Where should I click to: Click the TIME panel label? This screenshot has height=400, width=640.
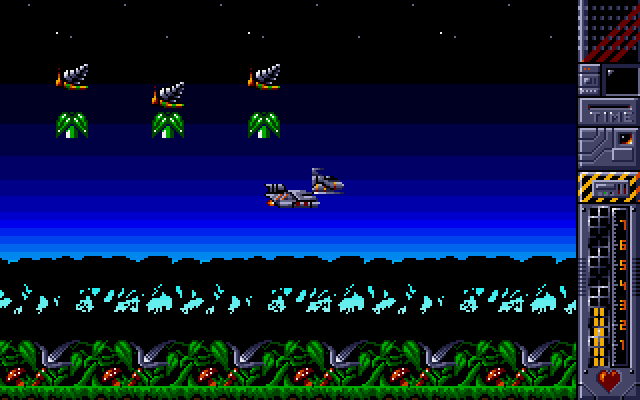tap(609, 115)
